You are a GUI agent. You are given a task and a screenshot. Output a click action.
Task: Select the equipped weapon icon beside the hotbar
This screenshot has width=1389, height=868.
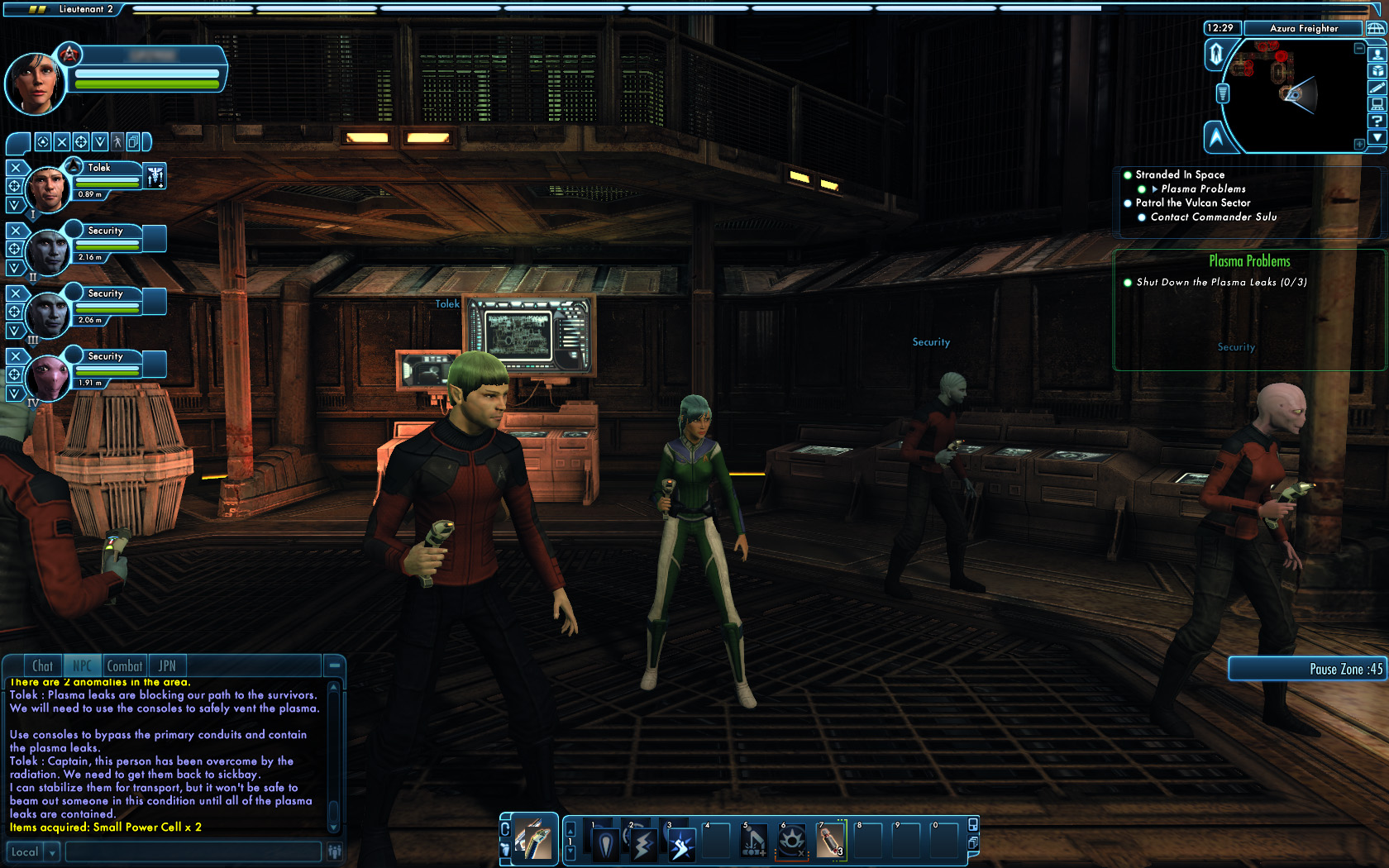534,841
